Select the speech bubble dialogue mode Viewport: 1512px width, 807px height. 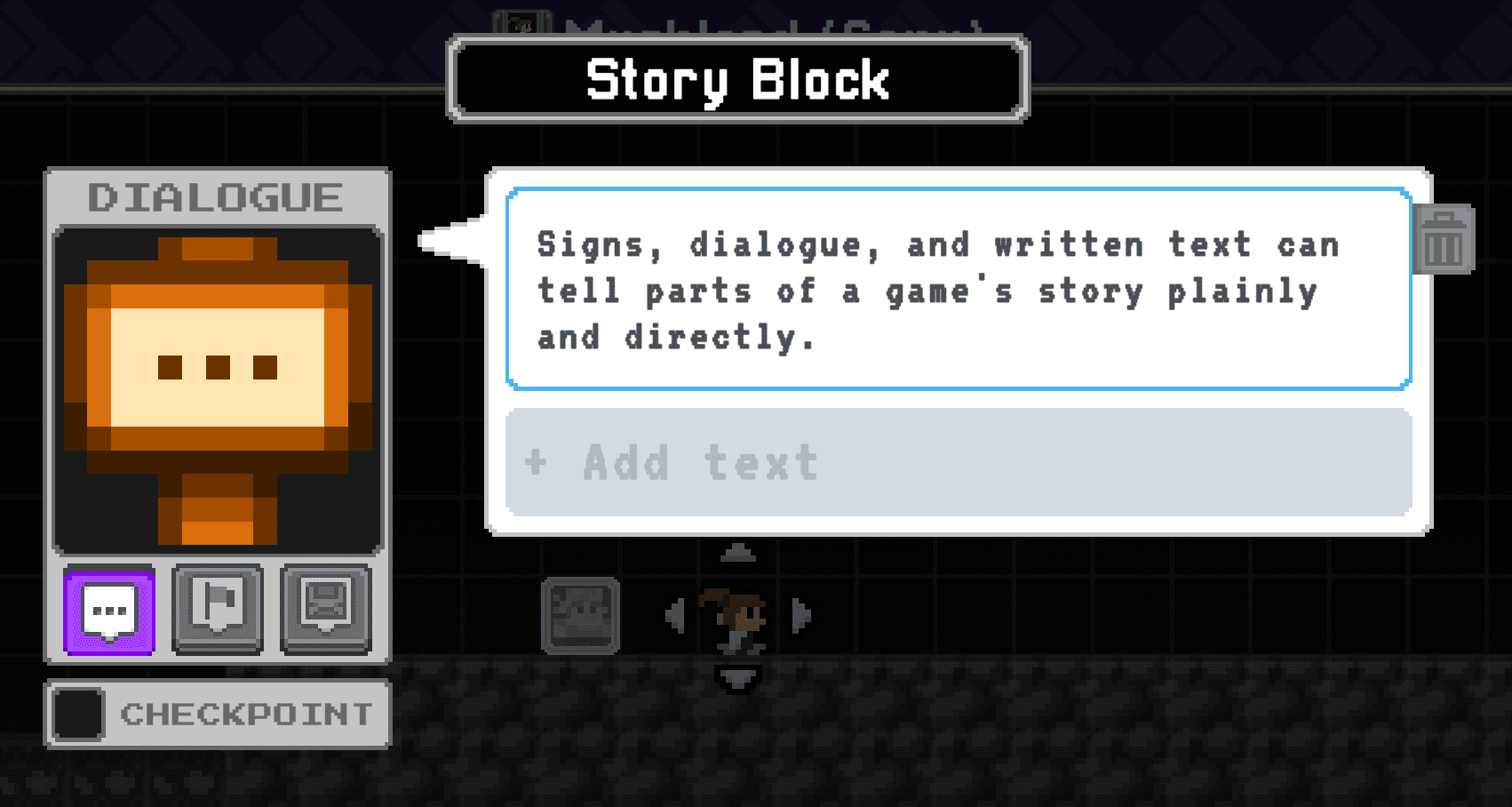109,611
